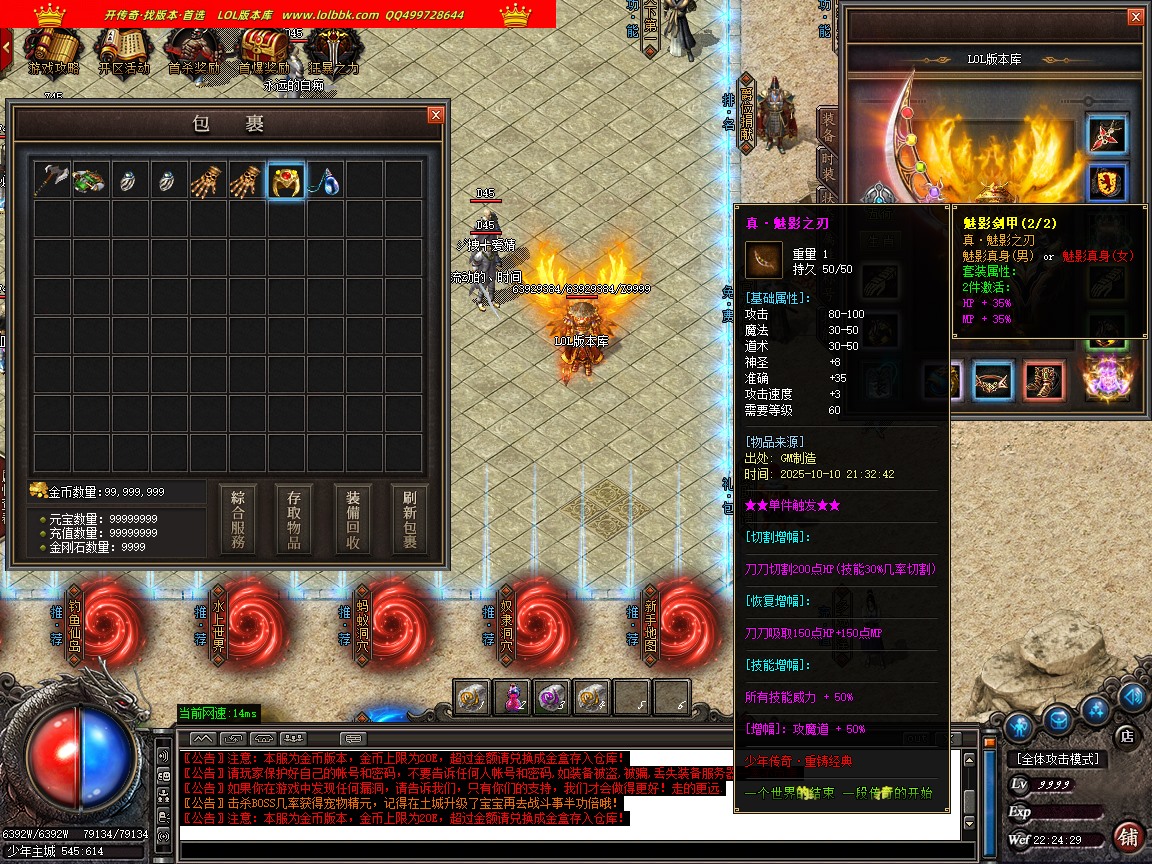Open the 首爆奖励 treasure chest rewards
This screenshot has width=1152, height=864.
coord(263,50)
